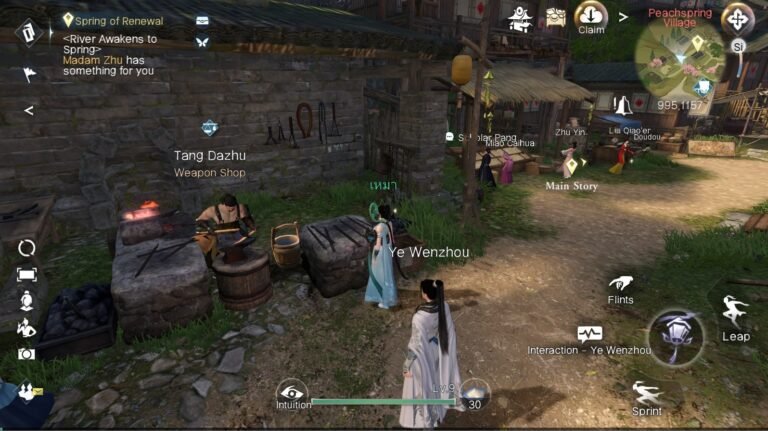Click the flag icon in the left panel
The width and height of the screenshot is (768, 431).
(28, 73)
